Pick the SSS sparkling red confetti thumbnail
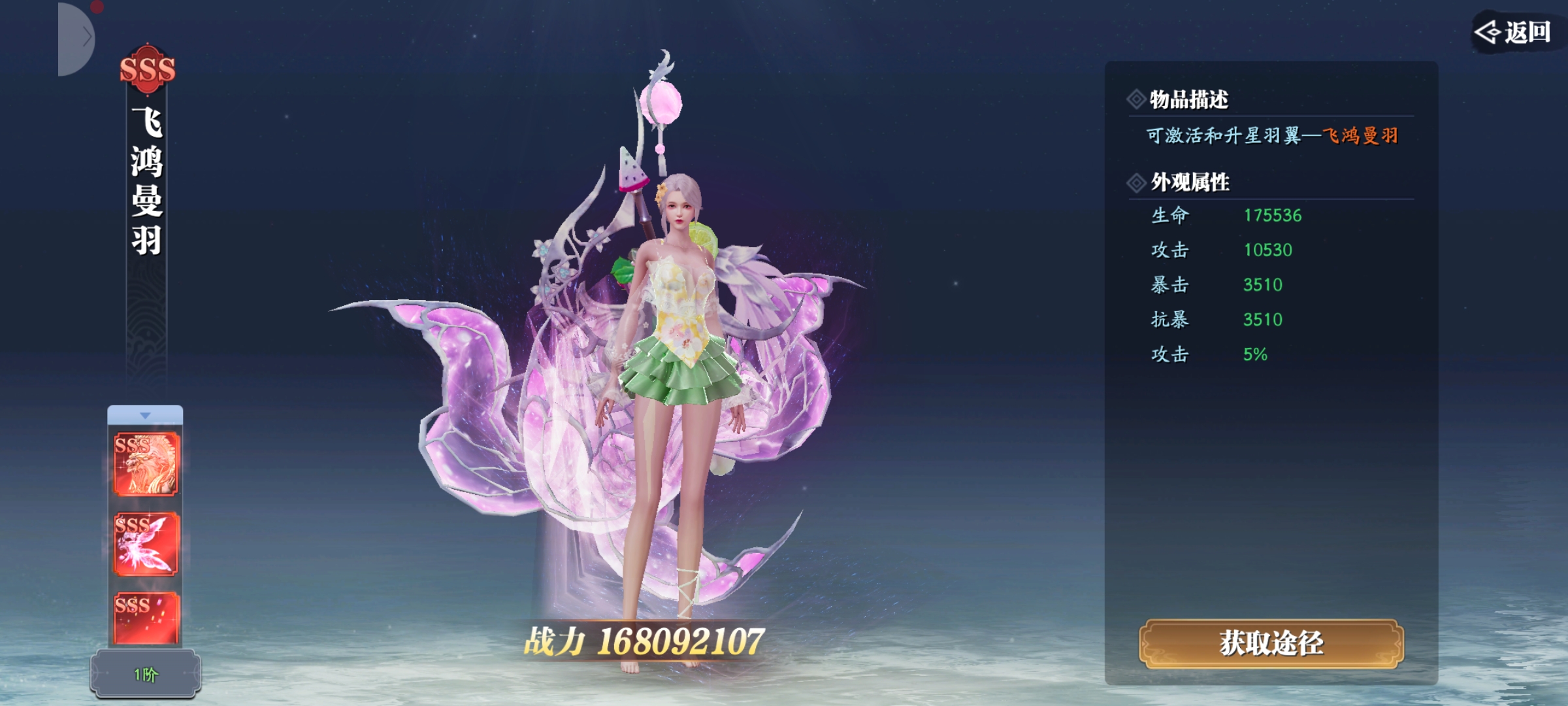This screenshot has width=1568, height=706. click(x=146, y=618)
